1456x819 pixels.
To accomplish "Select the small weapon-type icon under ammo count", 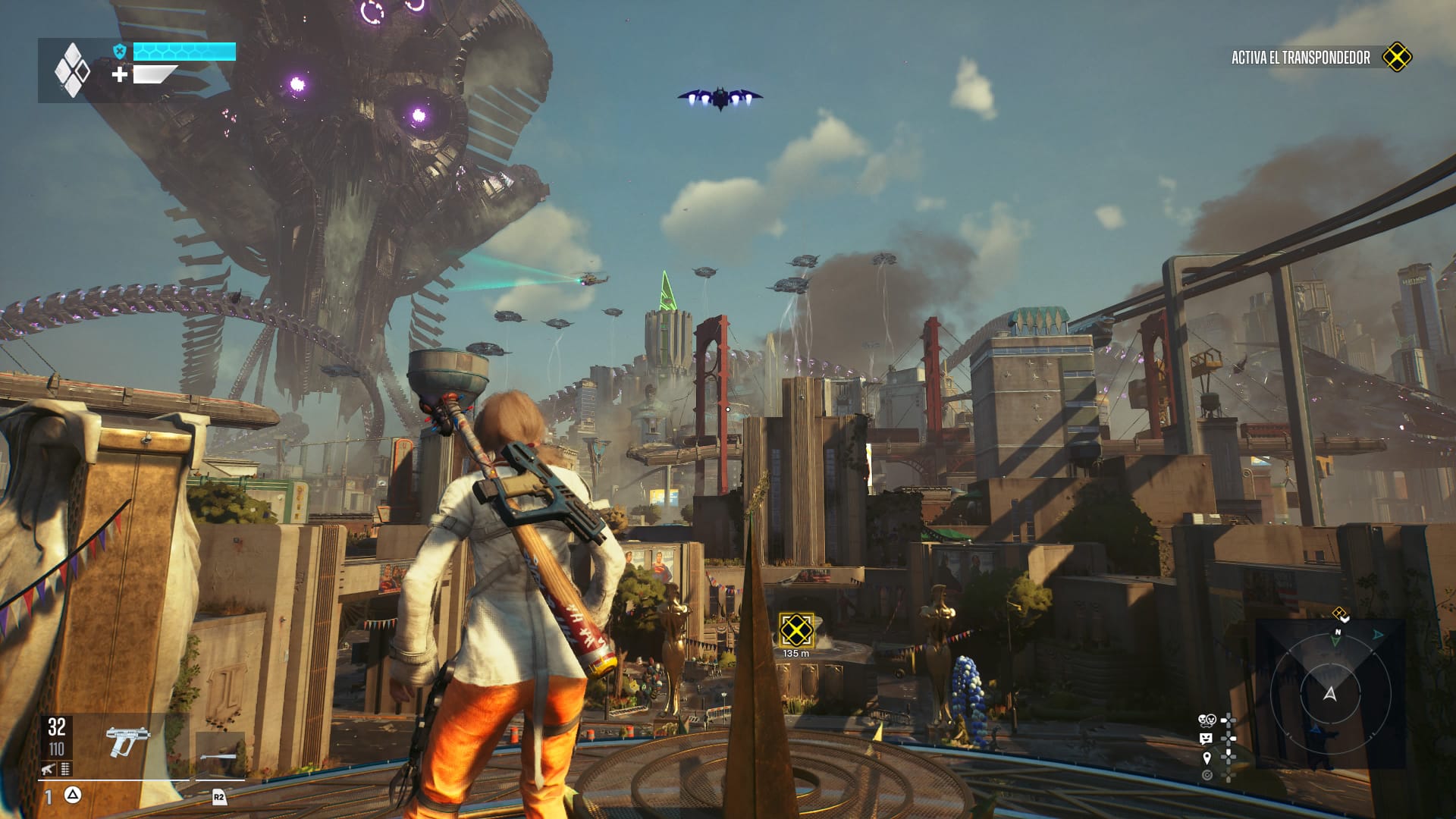I will click(48, 769).
